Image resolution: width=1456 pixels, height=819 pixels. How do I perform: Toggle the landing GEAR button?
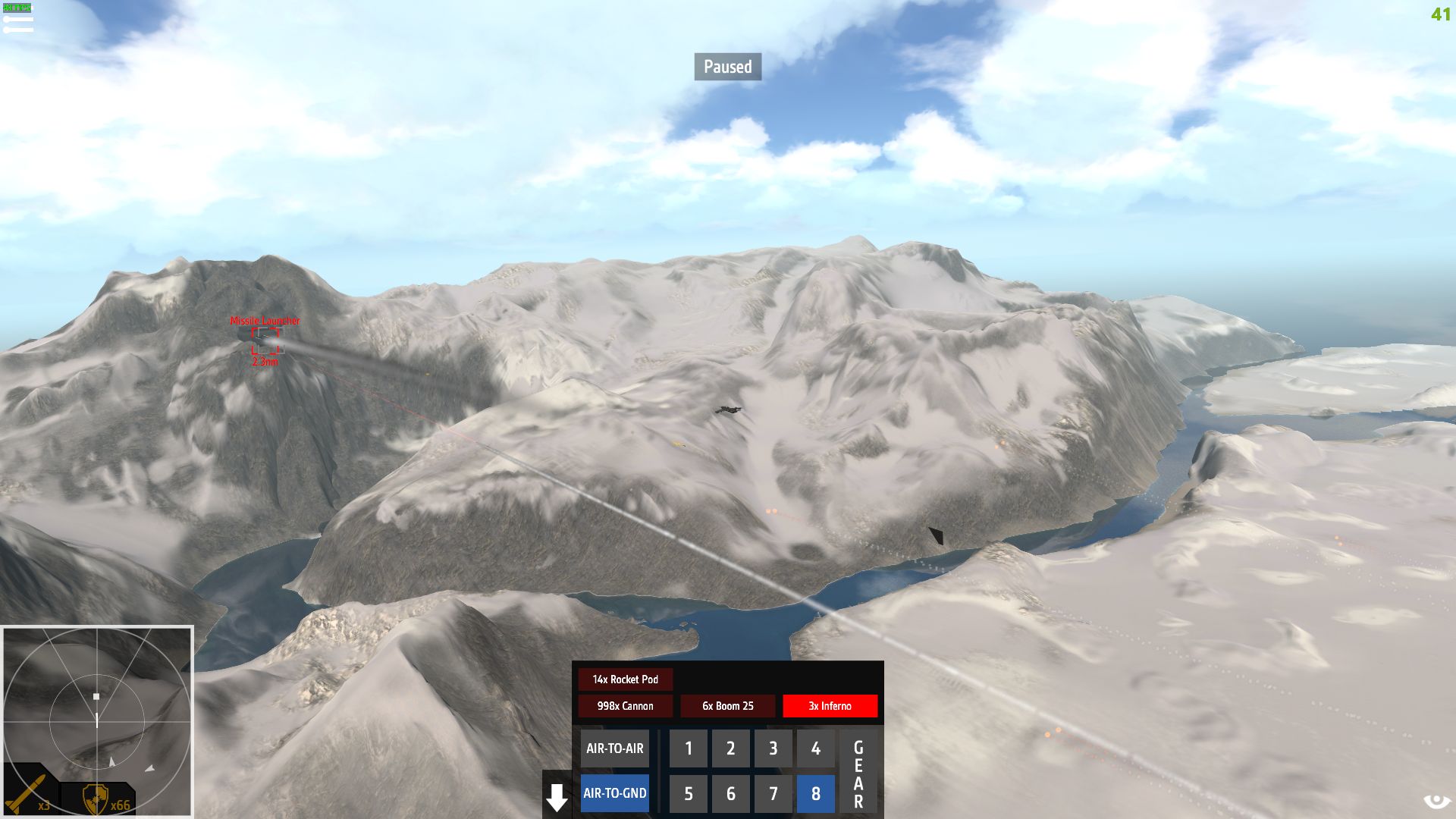click(858, 773)
